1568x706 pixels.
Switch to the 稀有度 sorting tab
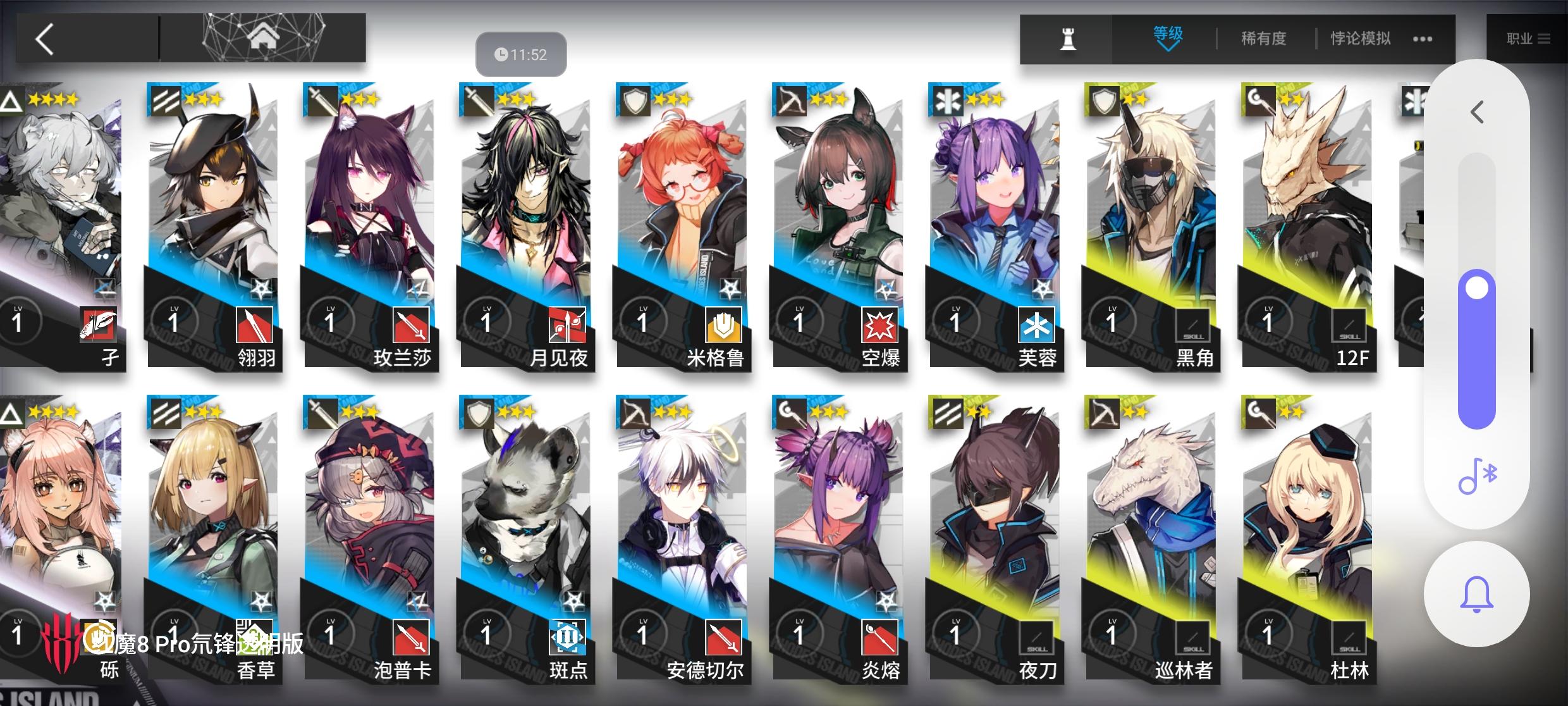(x=1262, y=38)
